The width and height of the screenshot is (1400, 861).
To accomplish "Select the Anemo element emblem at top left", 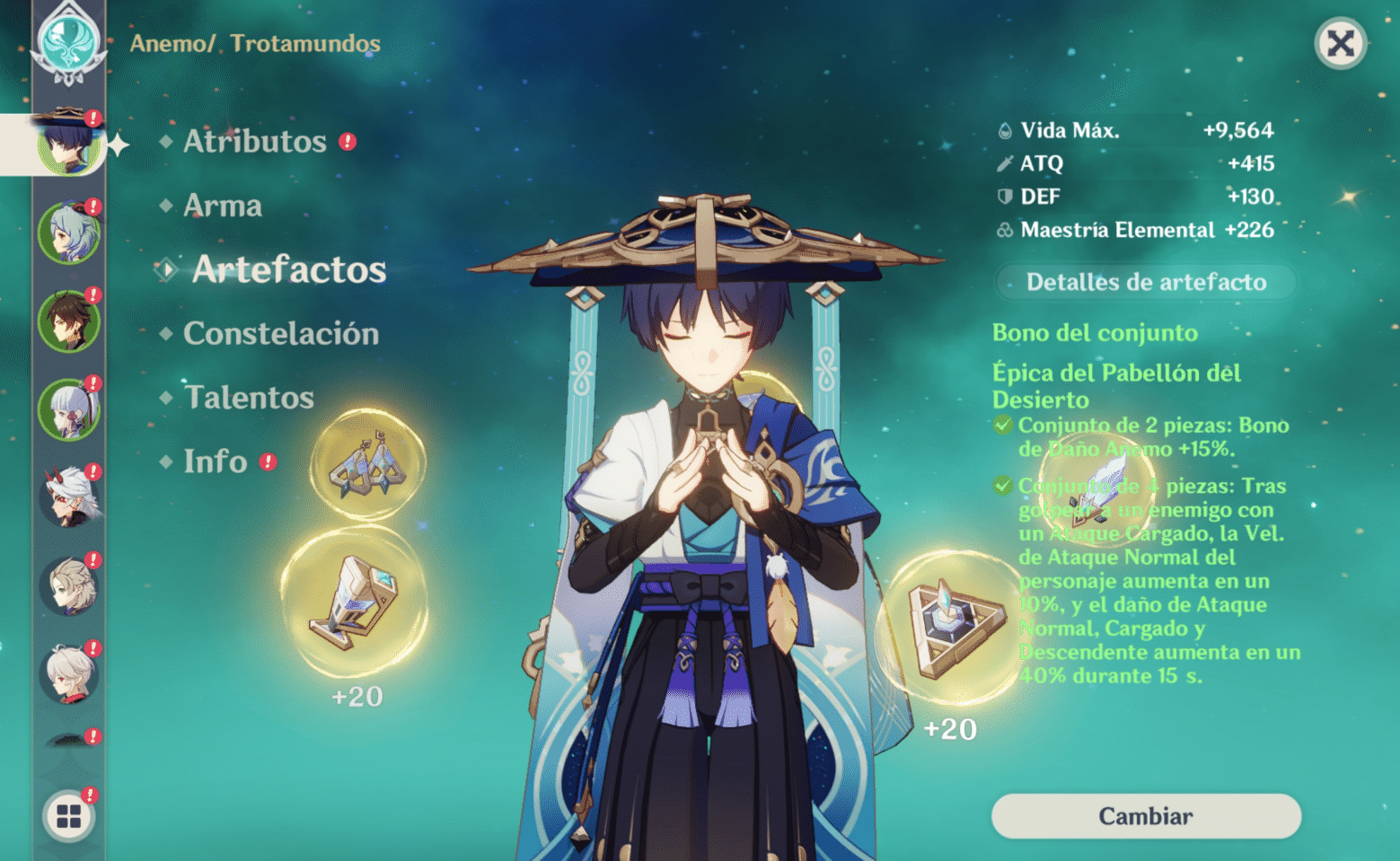I will (x=70, y=40).
